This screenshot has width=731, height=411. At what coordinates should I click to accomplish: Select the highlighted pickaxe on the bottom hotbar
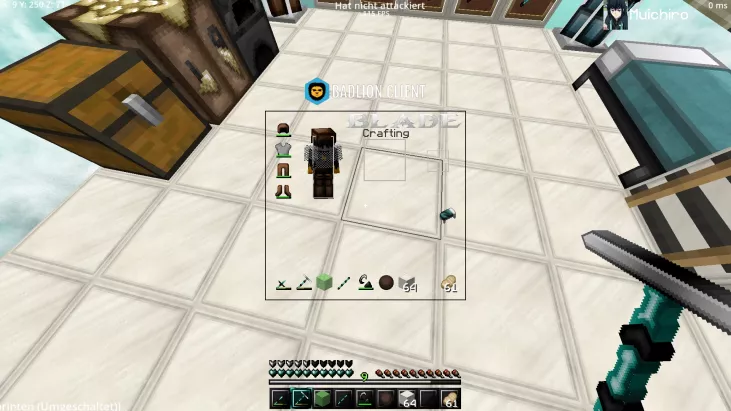click(301, 400)
